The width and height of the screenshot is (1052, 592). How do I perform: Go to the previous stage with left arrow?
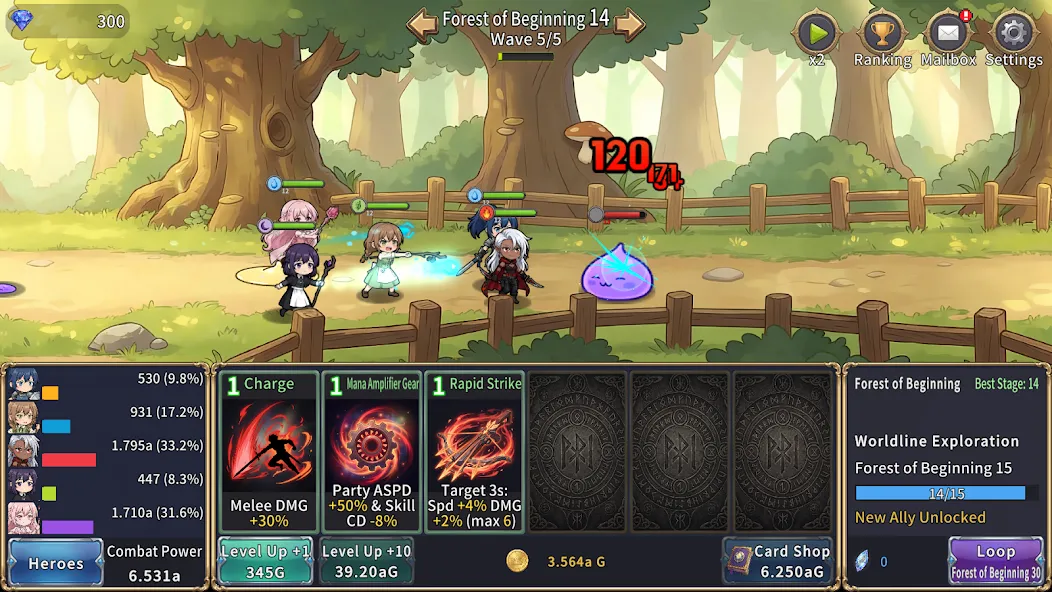tap(422, 24)
